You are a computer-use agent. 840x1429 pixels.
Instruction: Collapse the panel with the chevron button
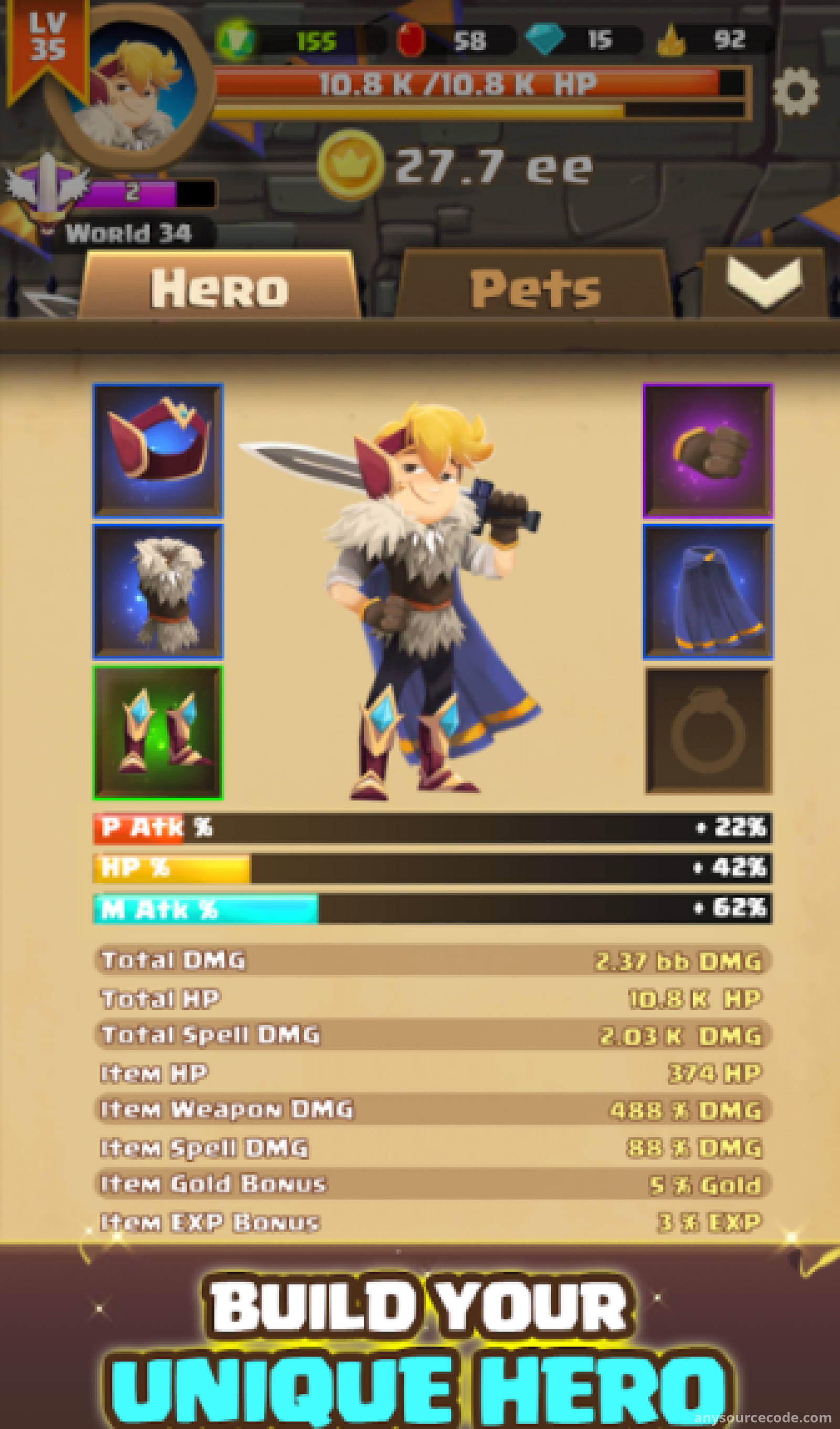[x=764, y=283]
